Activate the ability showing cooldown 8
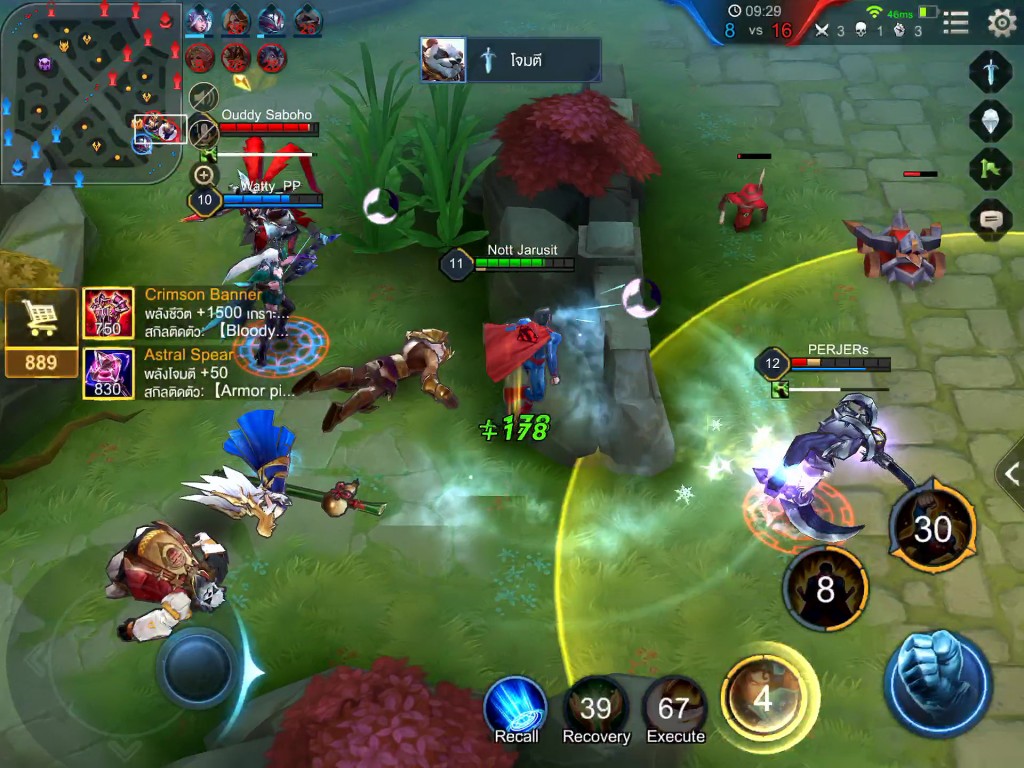1024x768 pixels. (825, 589)
